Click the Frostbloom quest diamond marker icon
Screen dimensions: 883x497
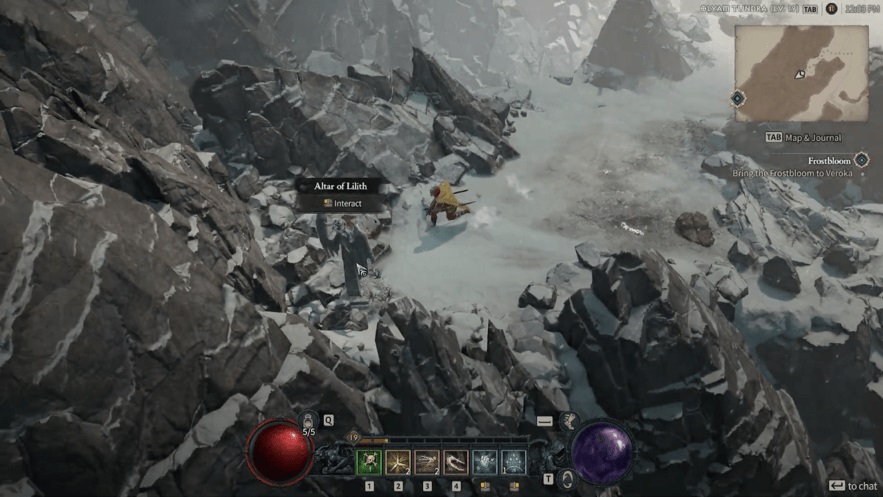click(x=861, y=160)
